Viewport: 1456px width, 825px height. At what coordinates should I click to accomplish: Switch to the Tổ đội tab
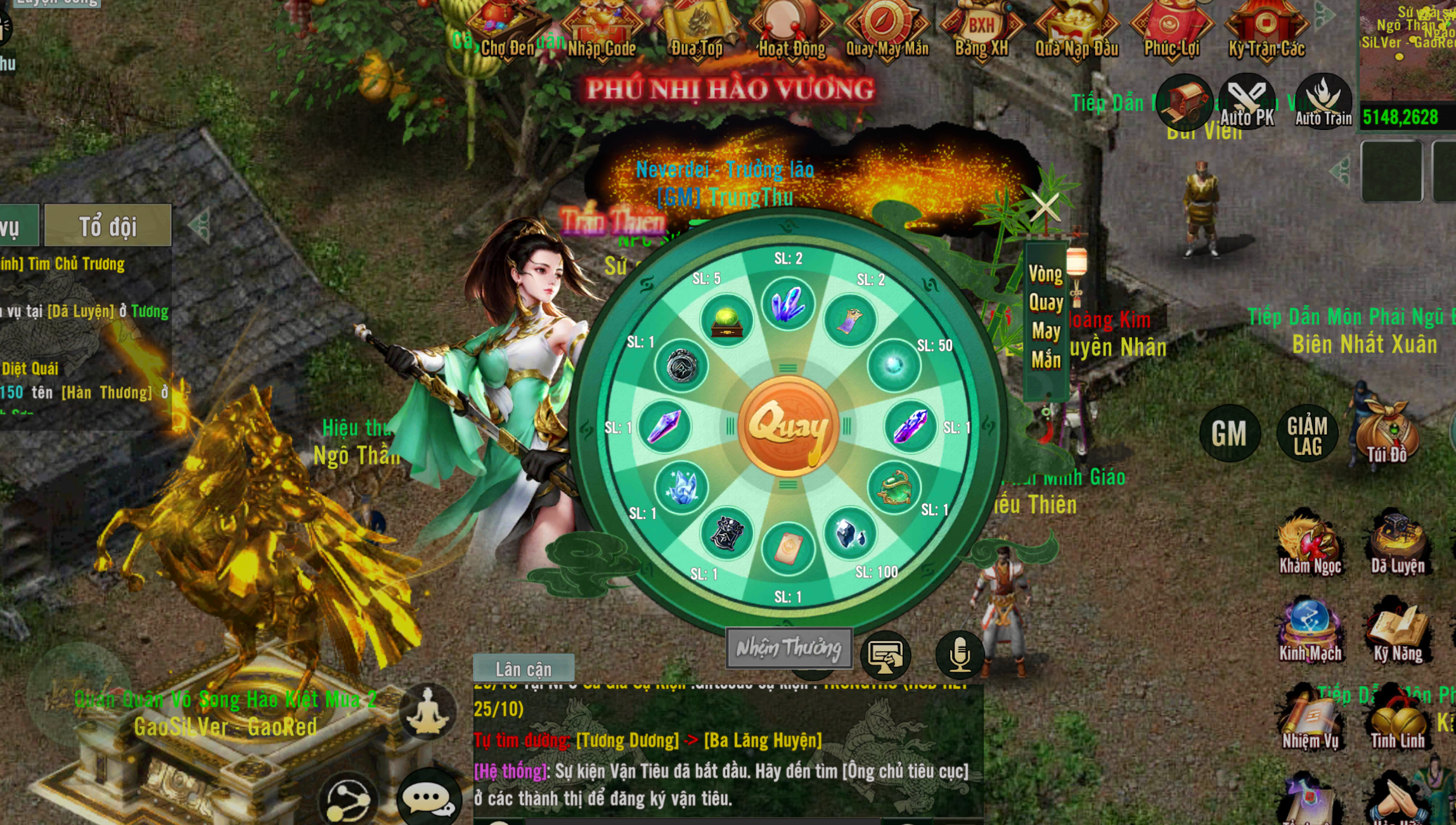pos(107,226)
